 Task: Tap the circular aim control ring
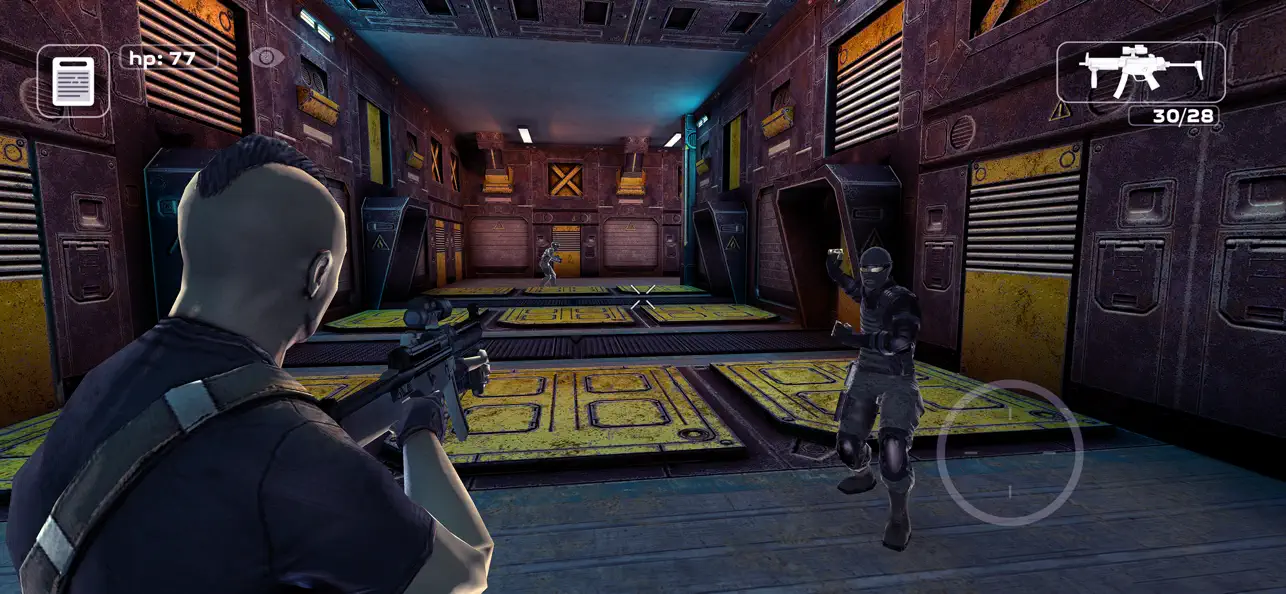click(x=1010, y=453)
